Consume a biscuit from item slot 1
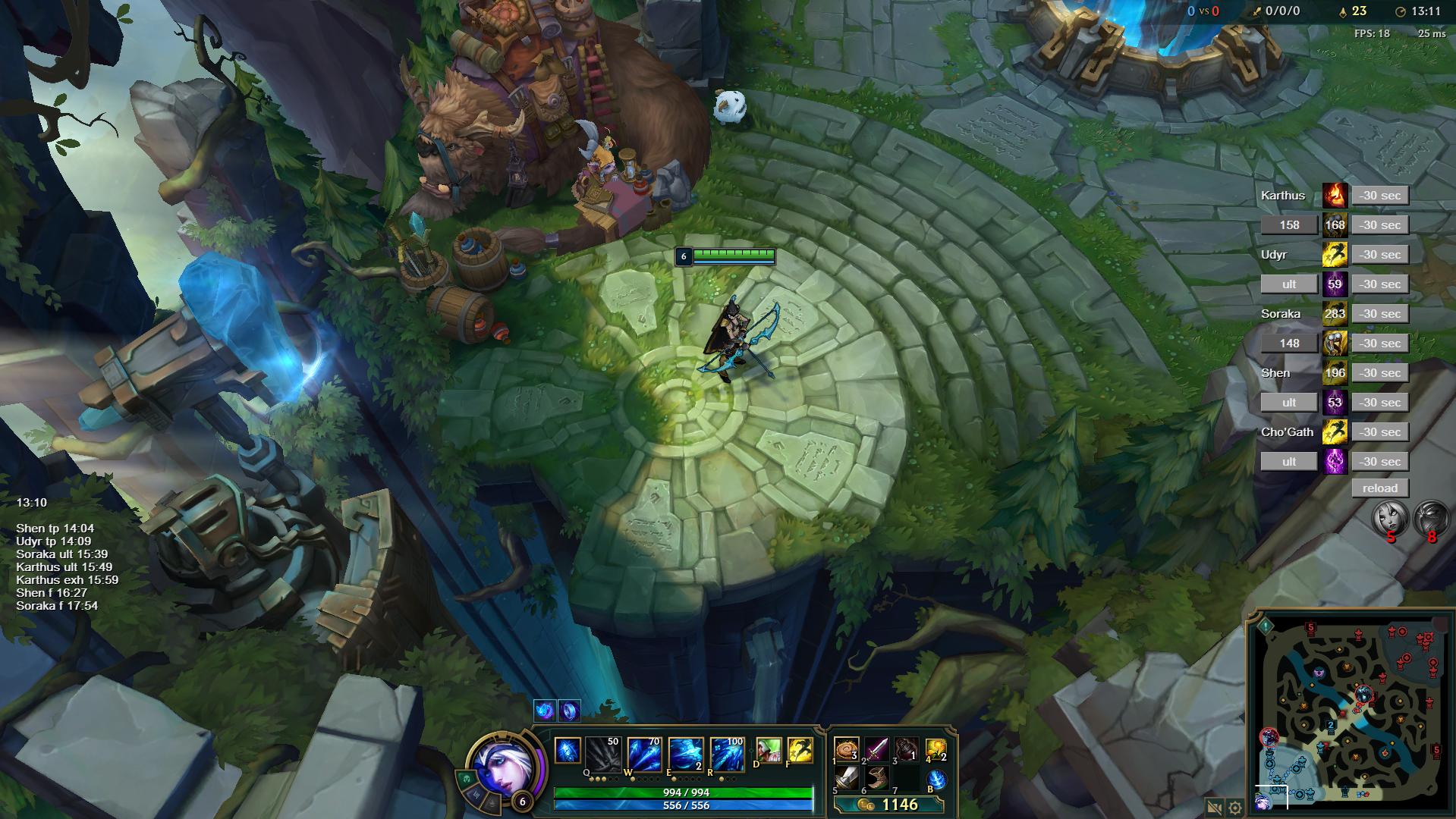The height and width of the screenshot is (819, 1456). pyautogui.click(x=846, y=750)
